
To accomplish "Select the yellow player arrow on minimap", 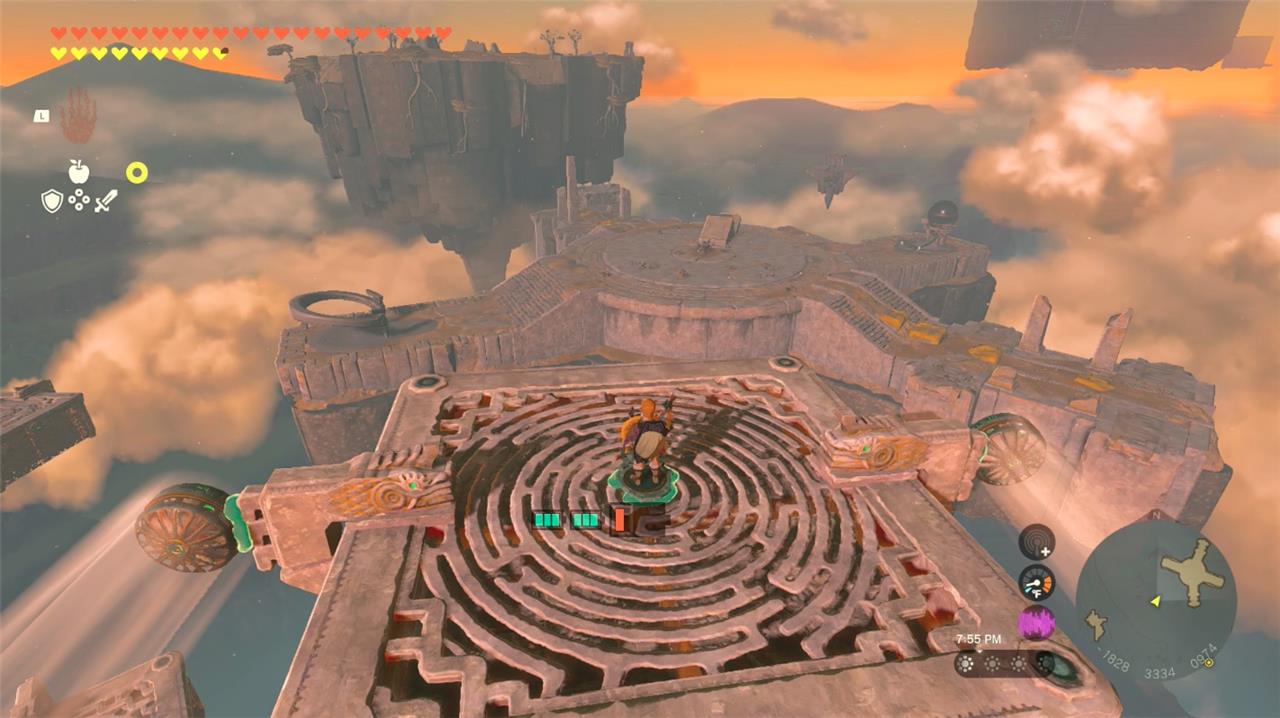I will tap(1155, 602).
